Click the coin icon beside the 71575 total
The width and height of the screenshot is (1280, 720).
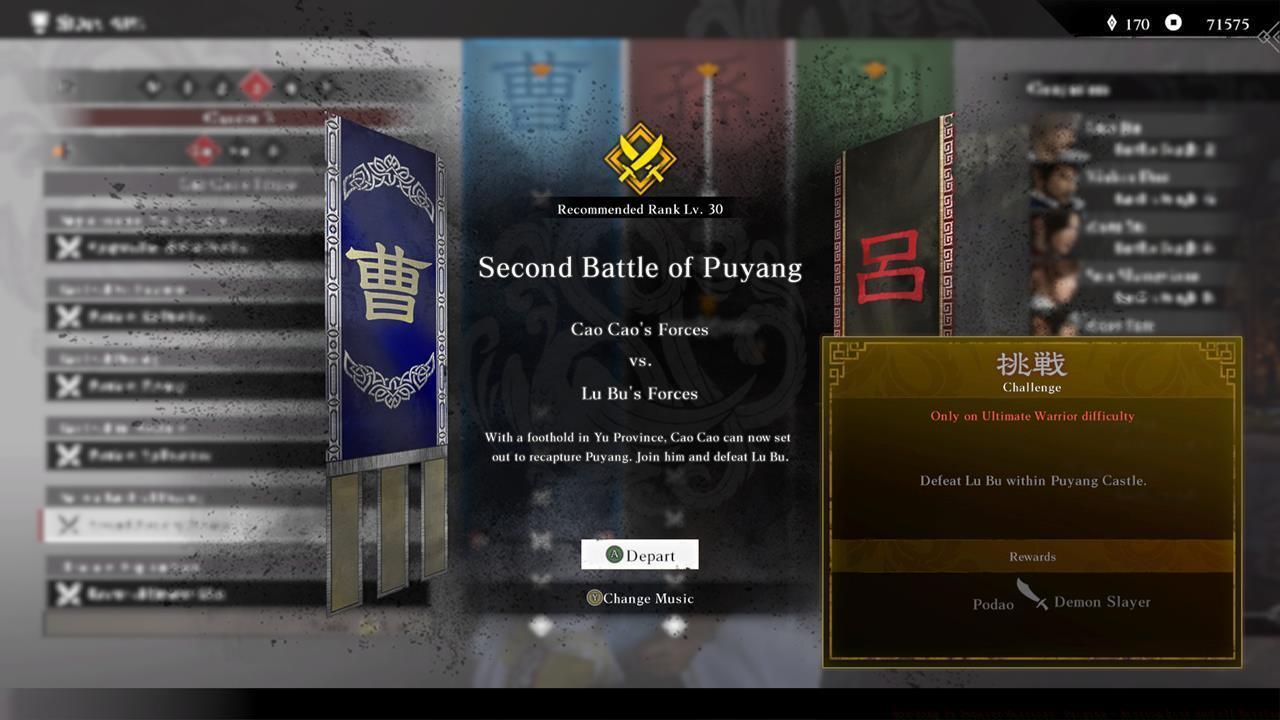tap(1171, 23)
